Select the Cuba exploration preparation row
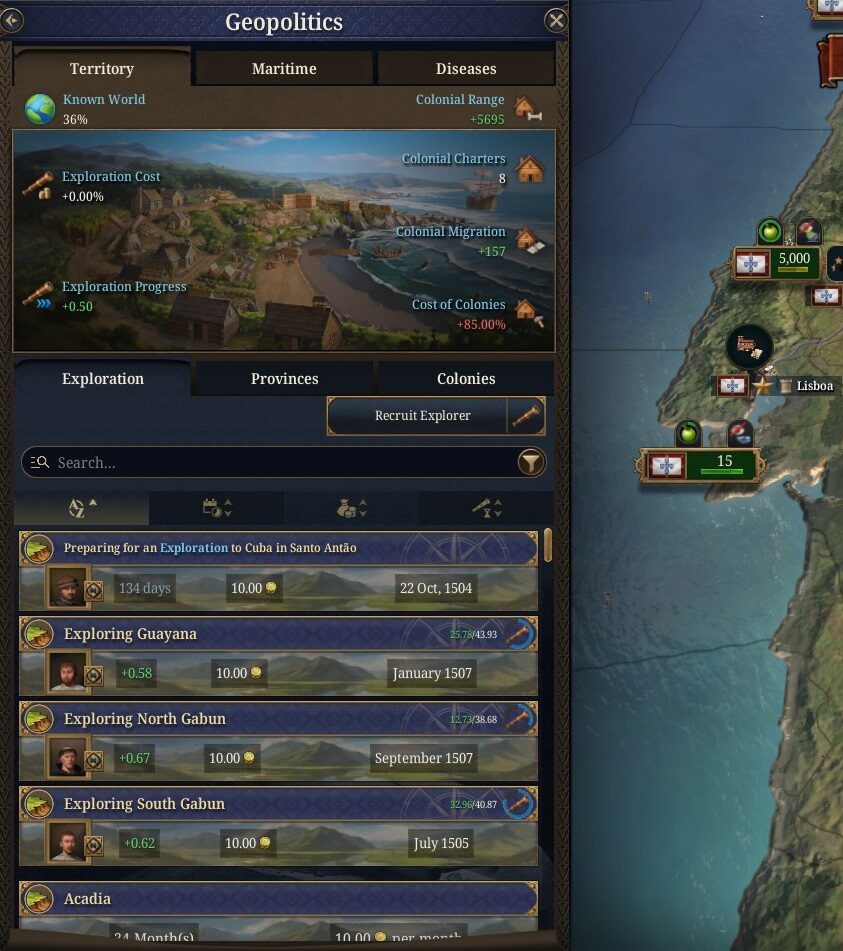The height and width of the screenshot is (951, 843). (x=250, y=548)
